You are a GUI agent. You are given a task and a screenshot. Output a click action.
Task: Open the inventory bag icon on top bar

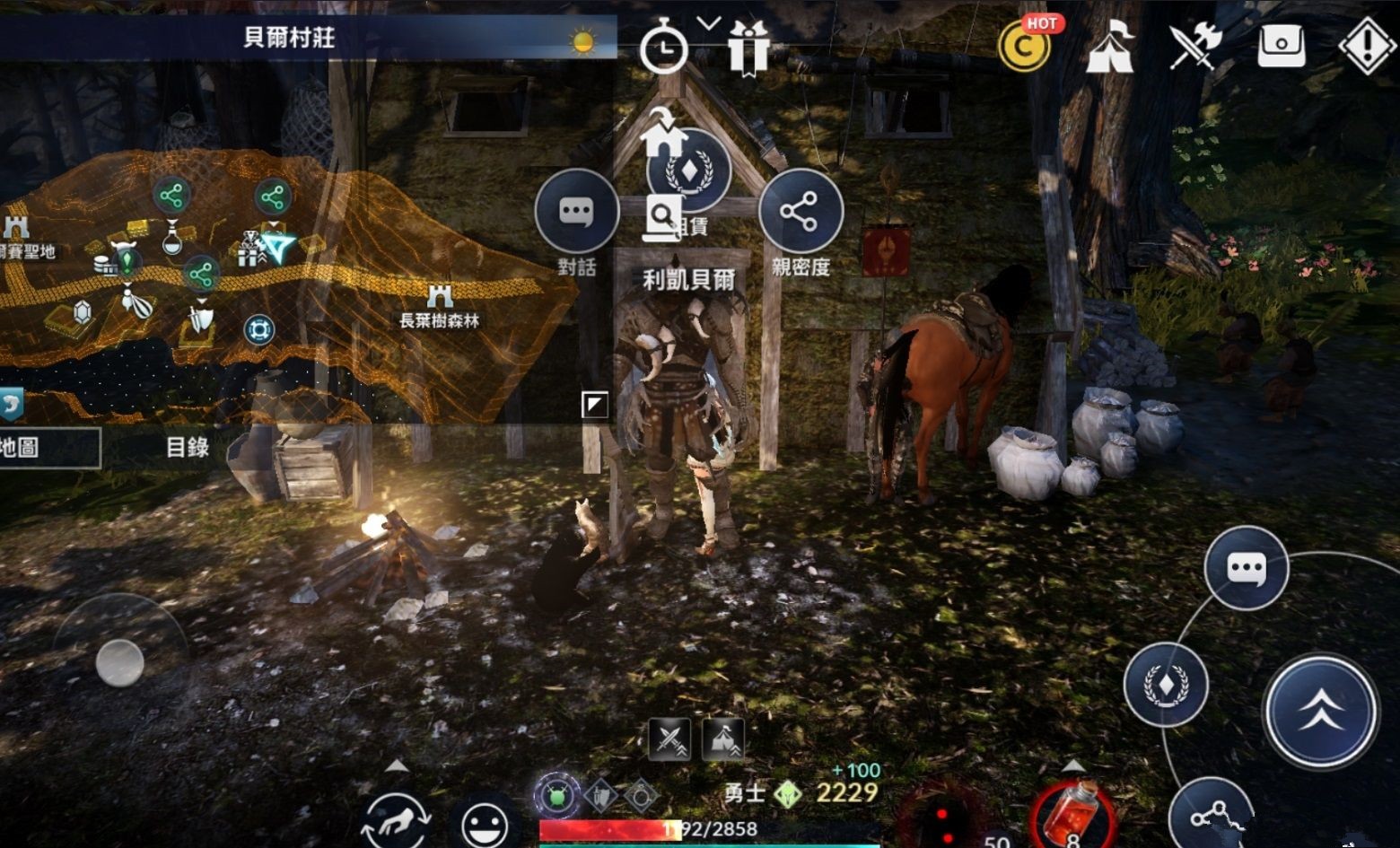[1283, 45]
